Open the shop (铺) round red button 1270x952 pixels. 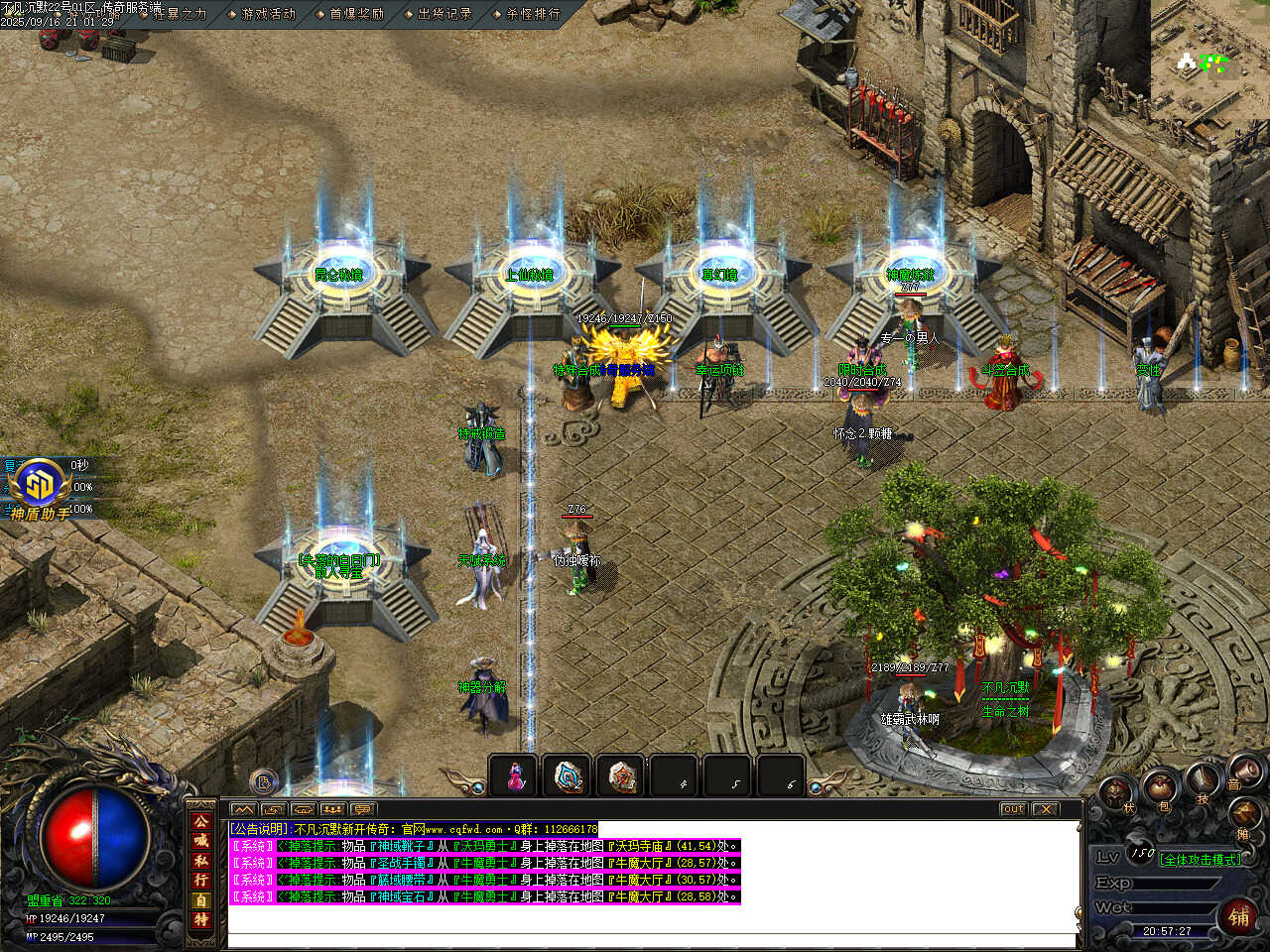(1240, 916)
